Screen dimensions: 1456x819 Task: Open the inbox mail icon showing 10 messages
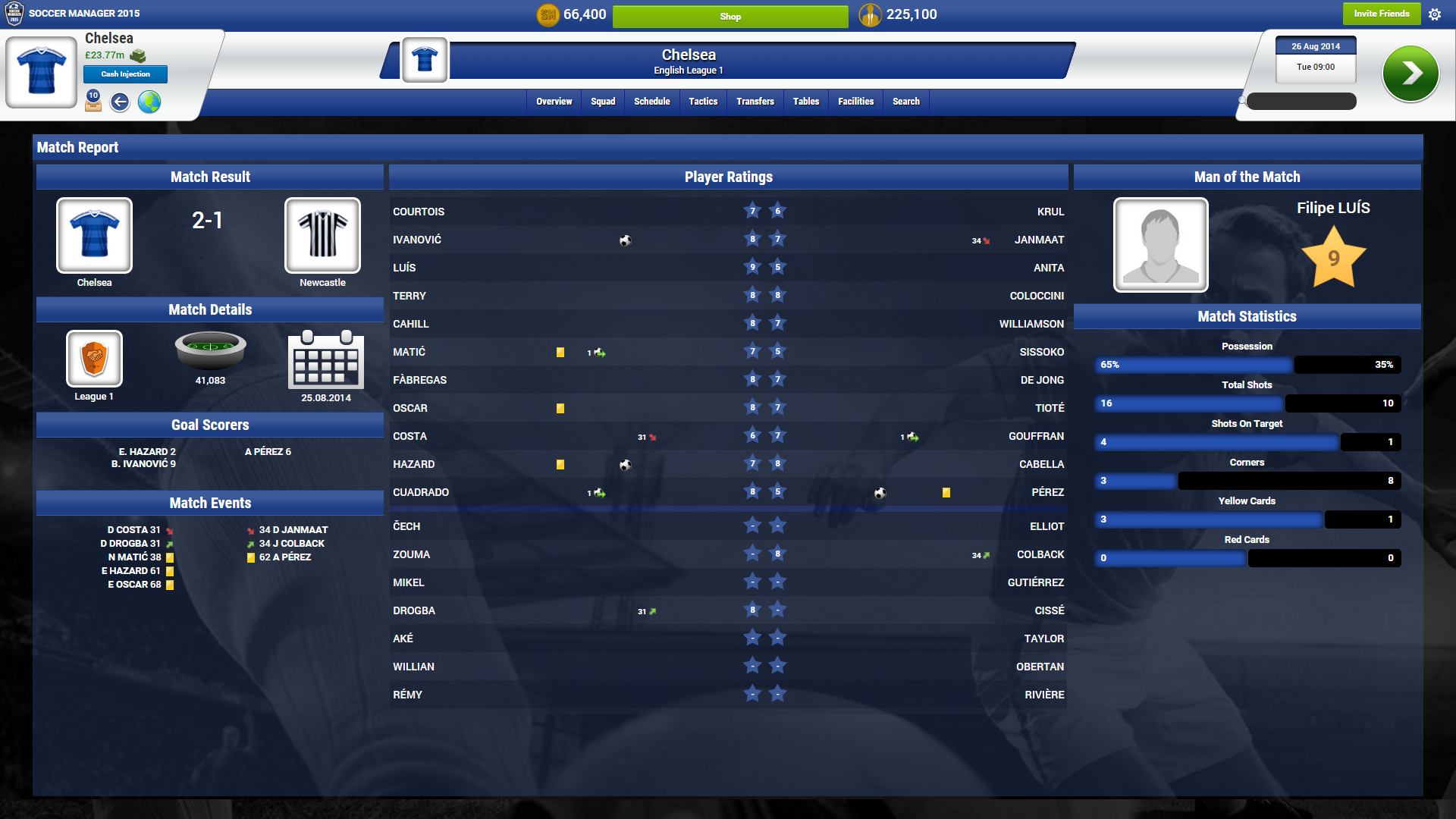click(x=92, y=102)
